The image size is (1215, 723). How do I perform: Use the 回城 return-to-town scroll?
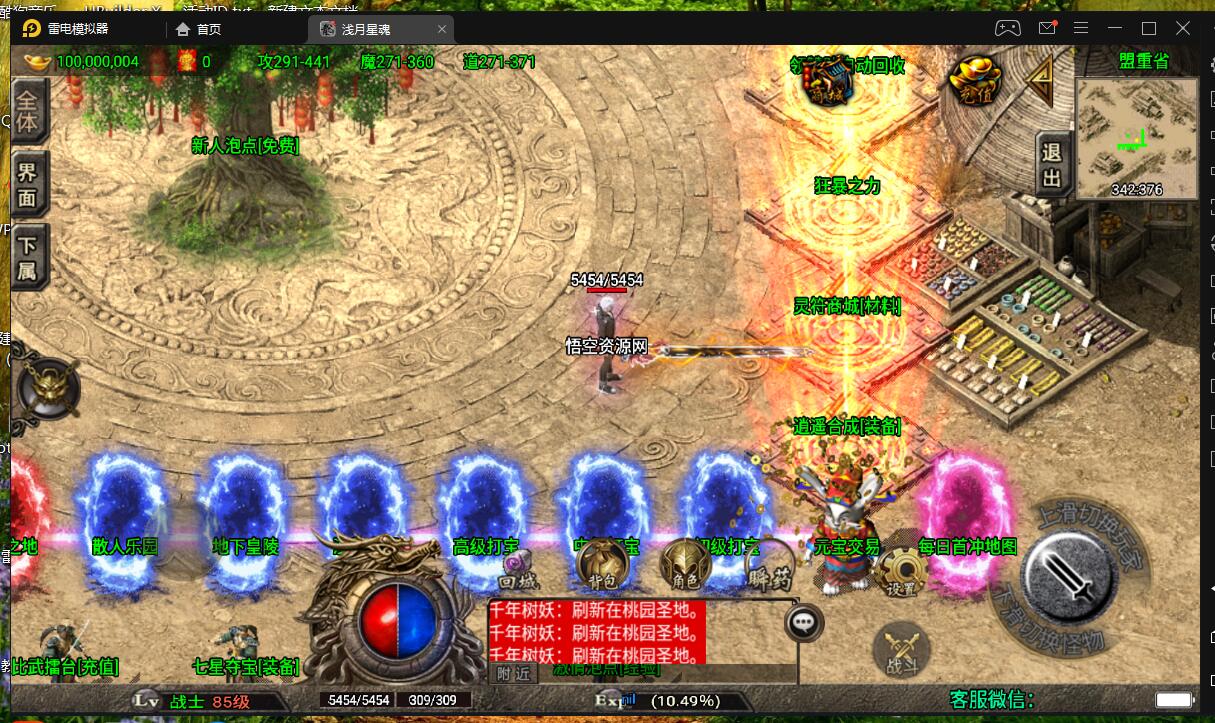[x=516, y=570]
